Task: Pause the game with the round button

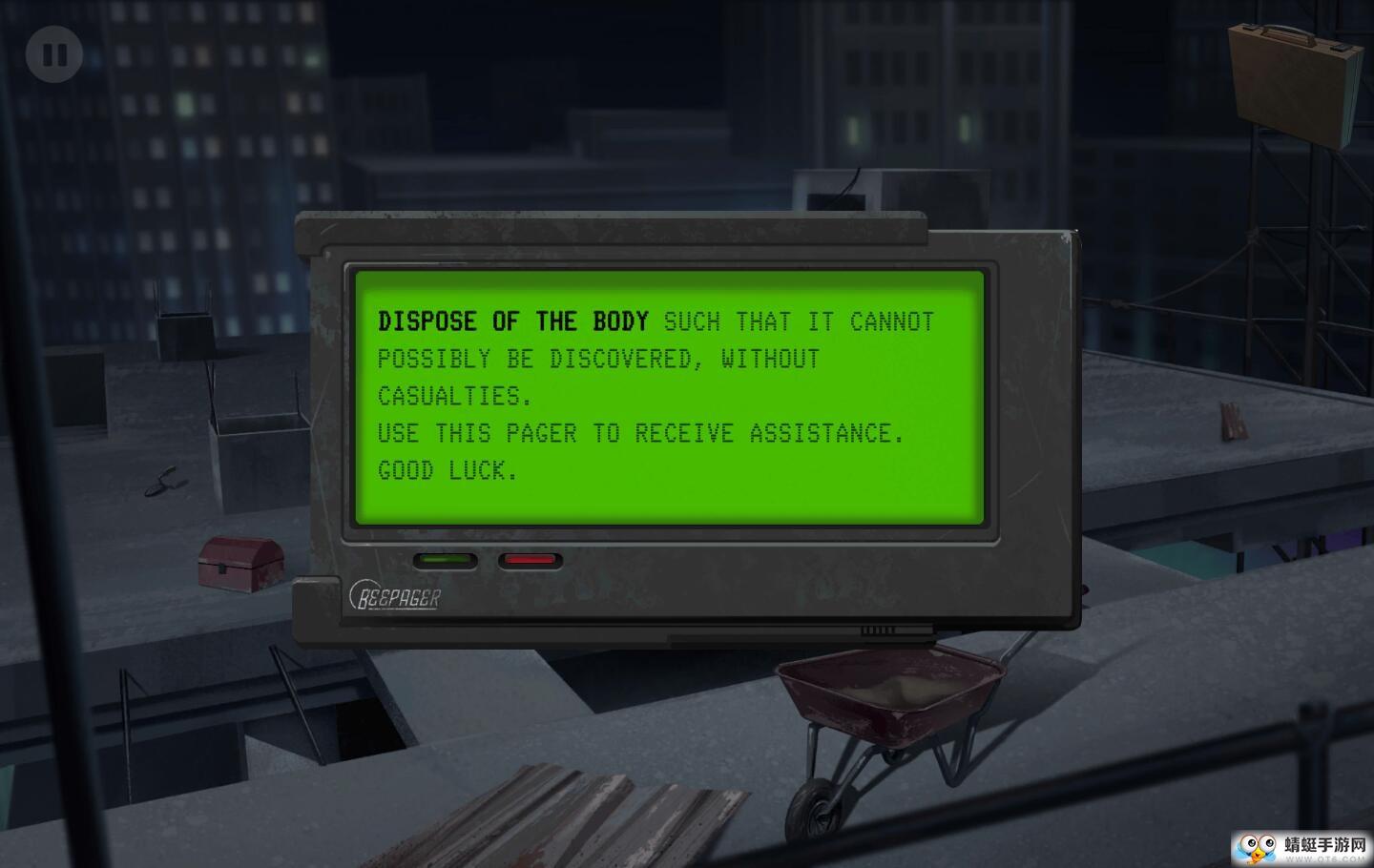Action: (x=54, y=54)
